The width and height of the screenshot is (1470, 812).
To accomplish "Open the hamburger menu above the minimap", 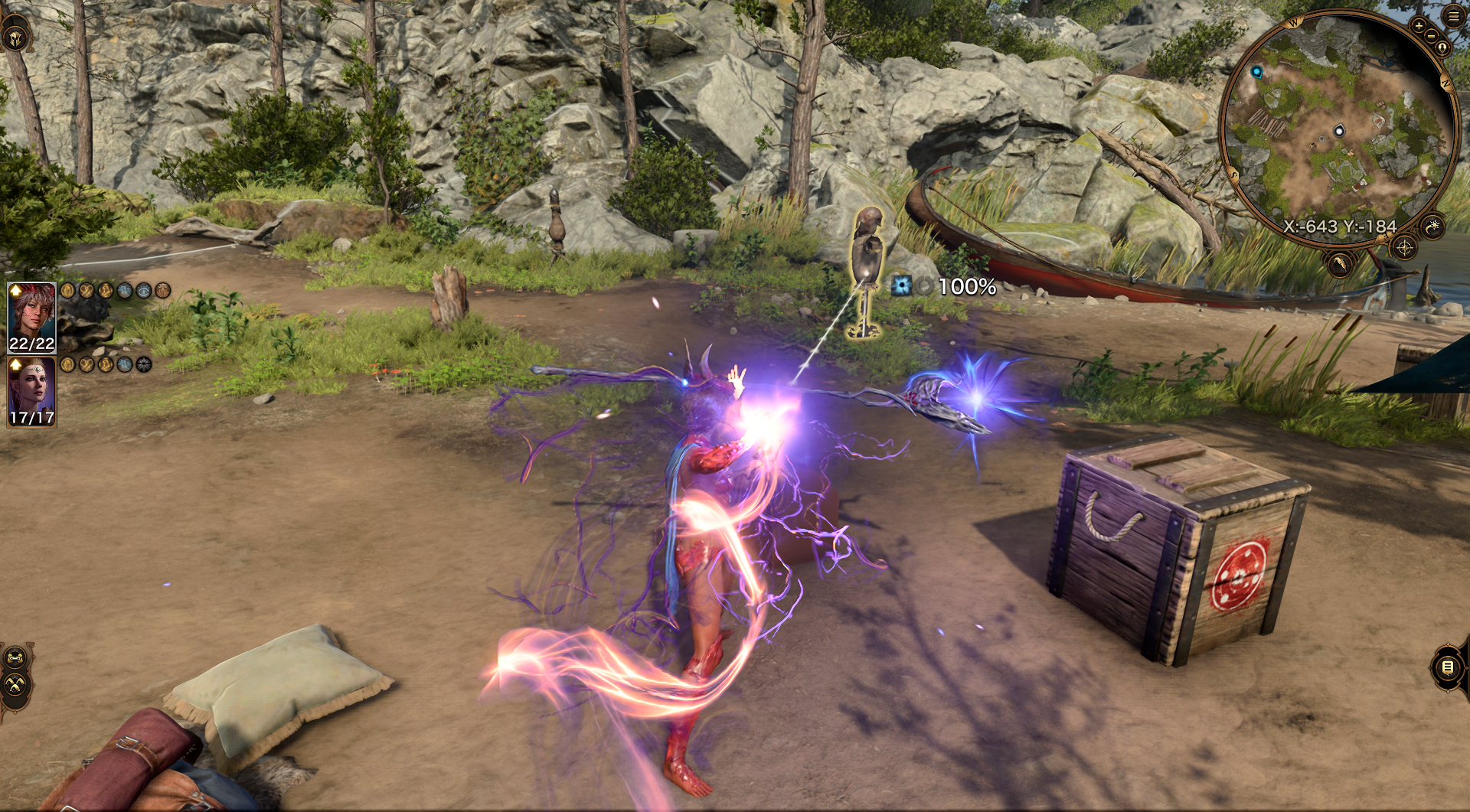I will (x=1452, y=16).
